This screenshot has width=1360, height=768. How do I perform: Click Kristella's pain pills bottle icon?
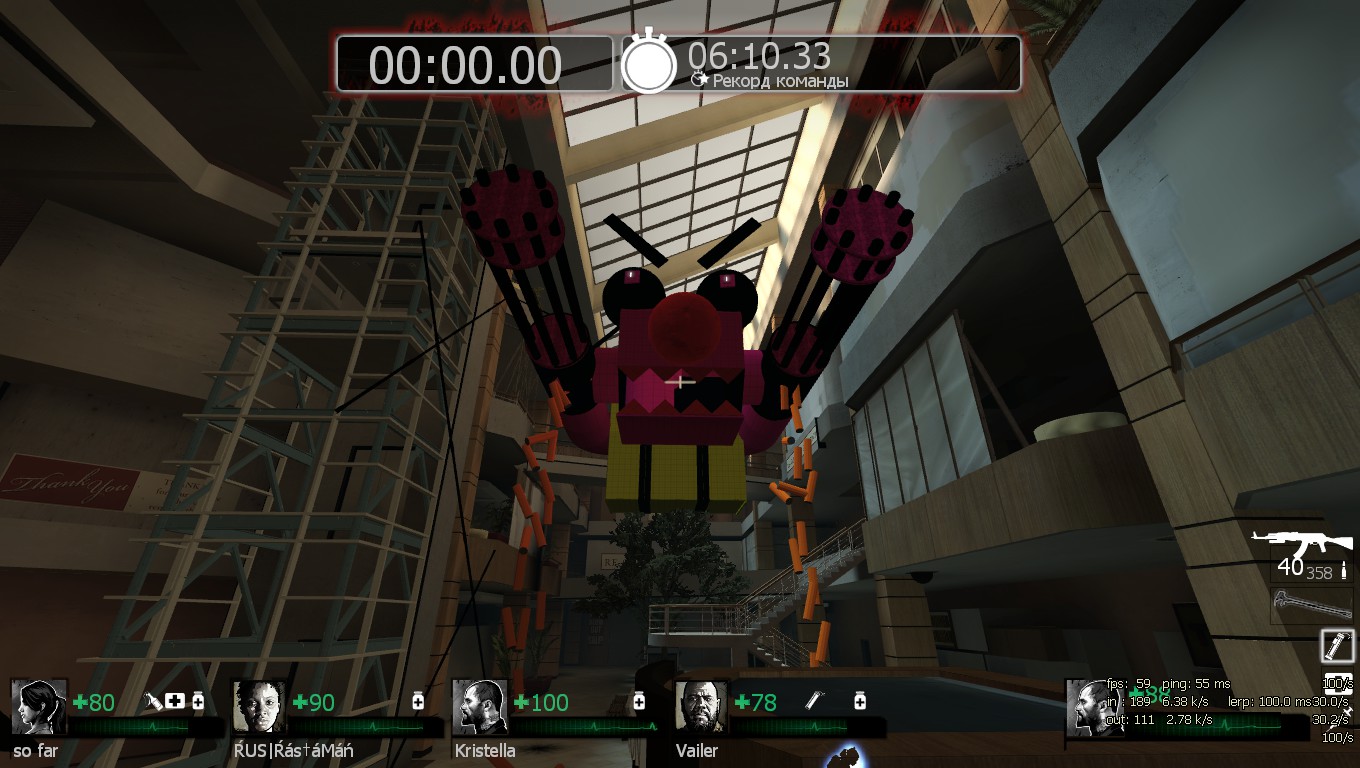click(x=639, y=702)
